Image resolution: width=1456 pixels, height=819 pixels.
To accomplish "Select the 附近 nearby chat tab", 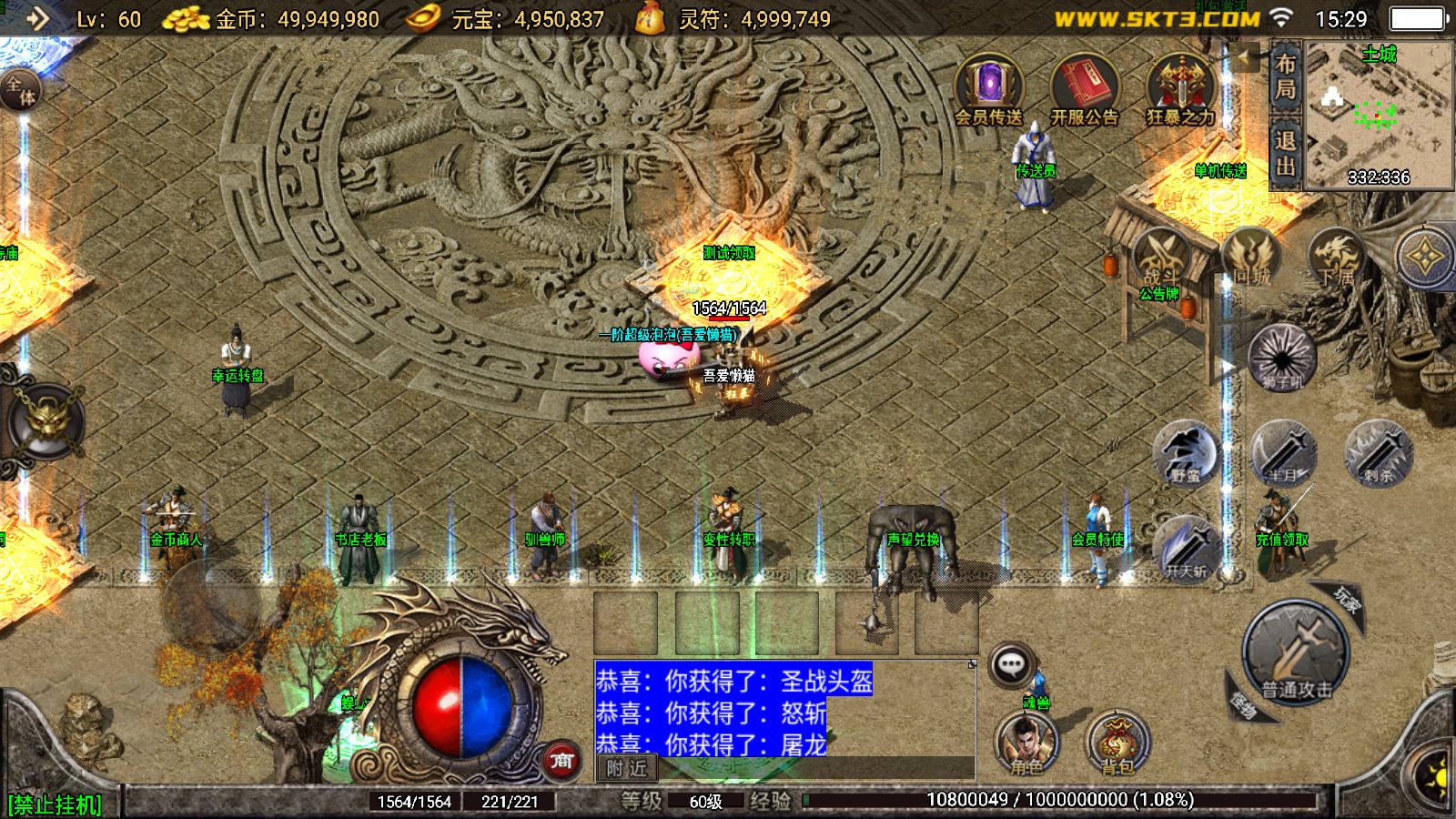I will coord(627,768).
